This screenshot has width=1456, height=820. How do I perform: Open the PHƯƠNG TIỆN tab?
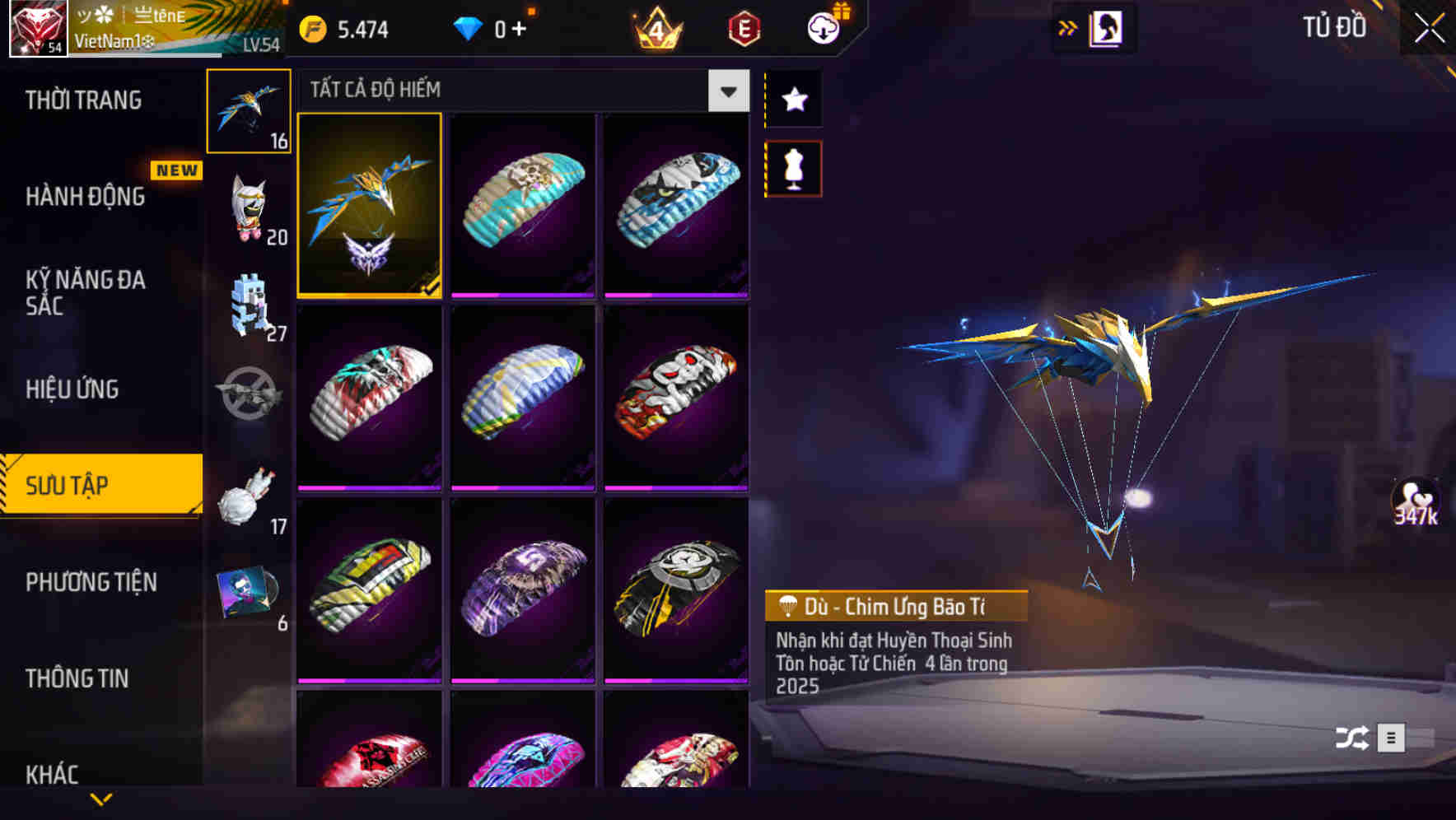(91, 581)
